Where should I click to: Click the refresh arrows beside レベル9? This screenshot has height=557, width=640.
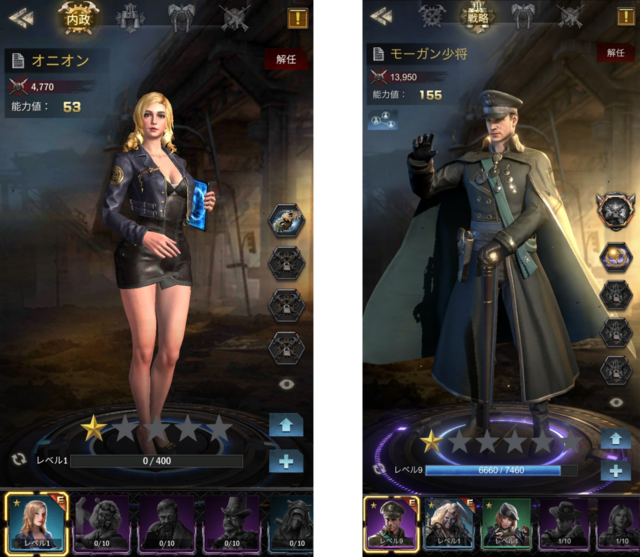(x=378, y=469)
